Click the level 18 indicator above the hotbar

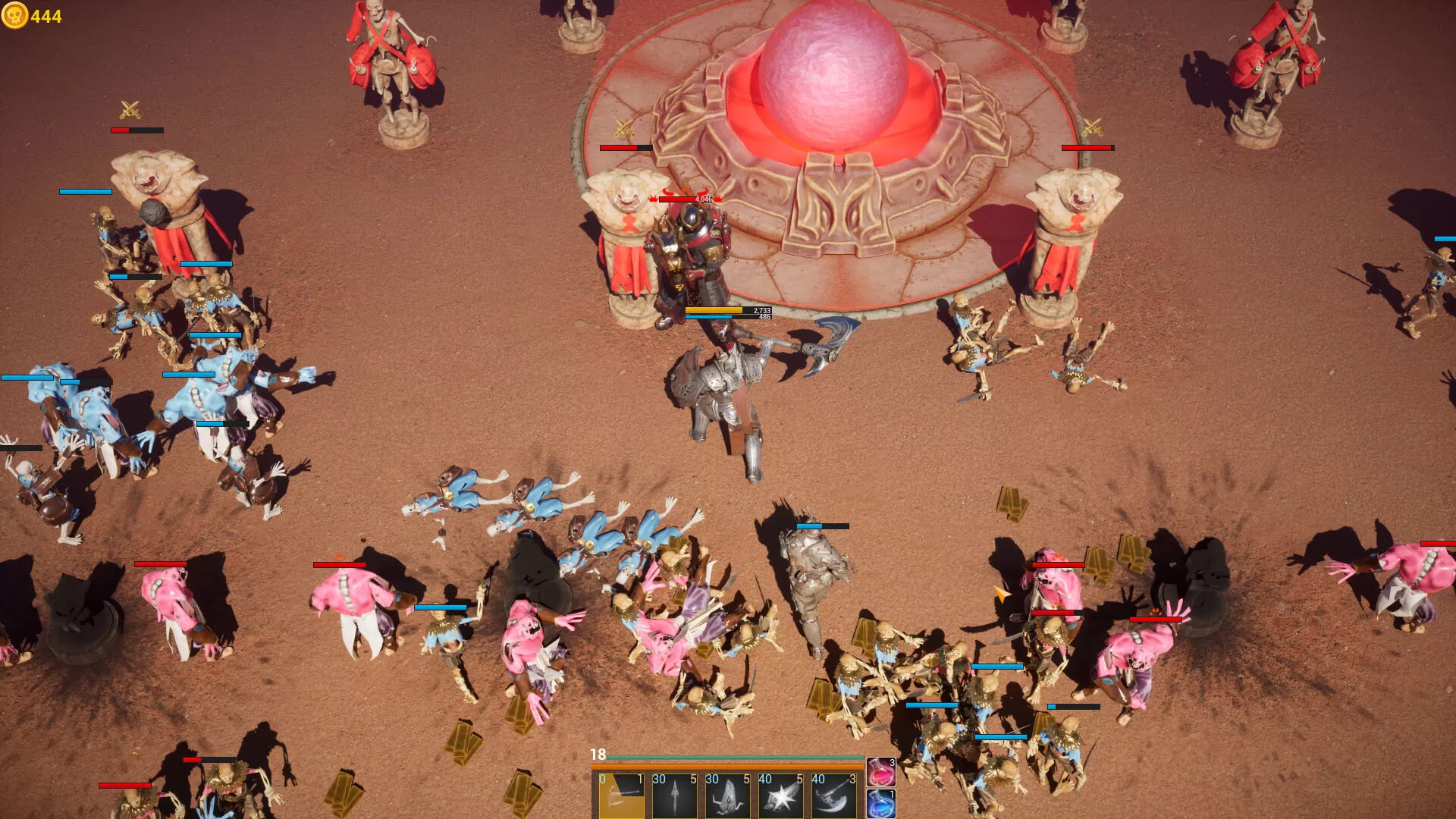(598, 755)
